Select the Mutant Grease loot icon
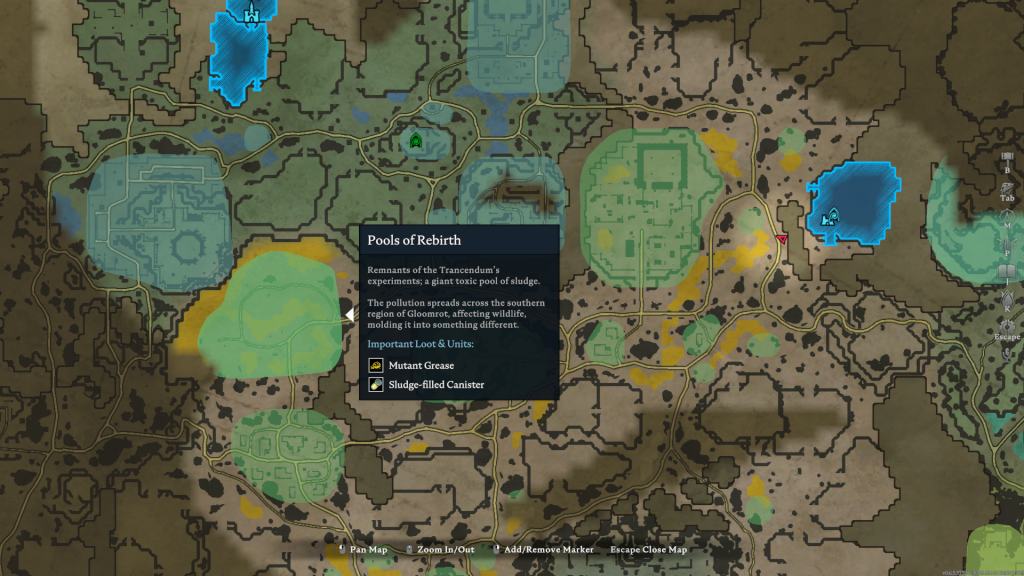The image size is (1024, 576). pos(376,365)
